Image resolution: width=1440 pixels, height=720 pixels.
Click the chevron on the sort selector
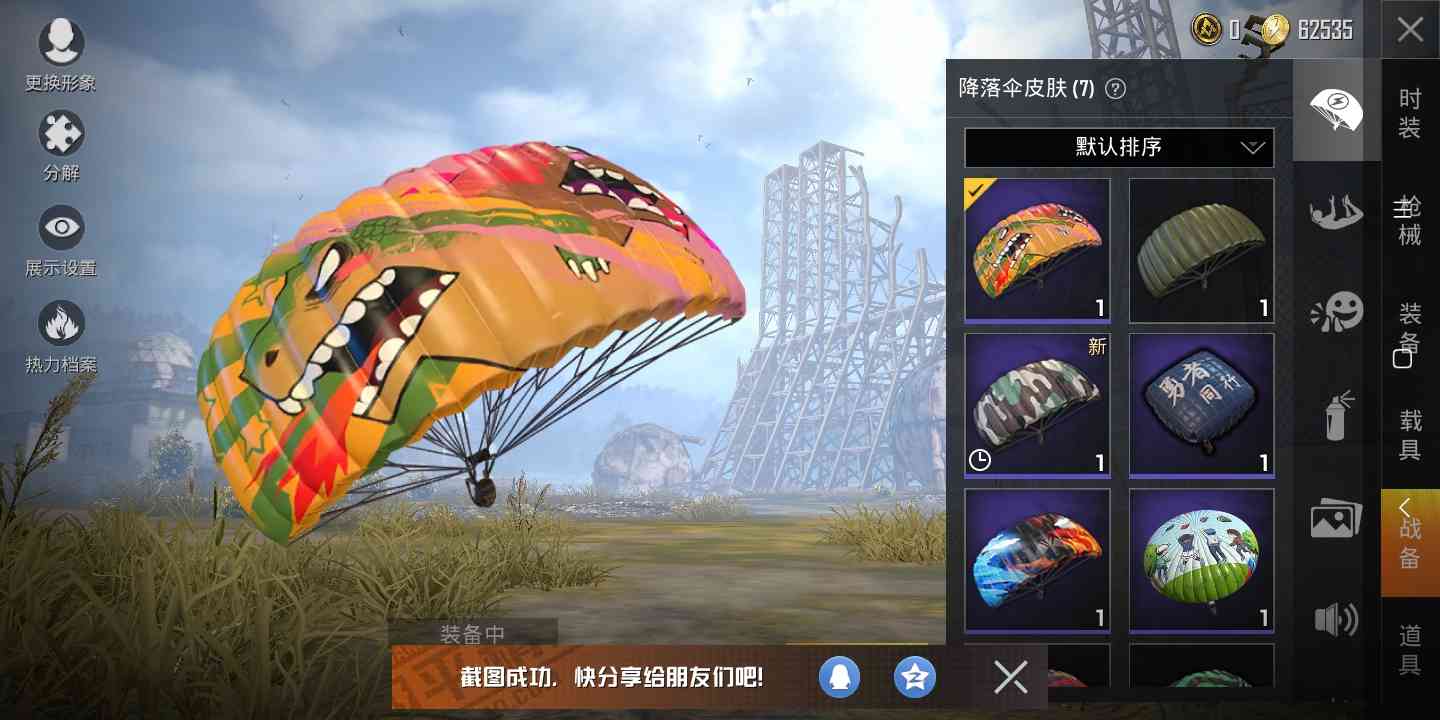click(x=1252, y=147)
